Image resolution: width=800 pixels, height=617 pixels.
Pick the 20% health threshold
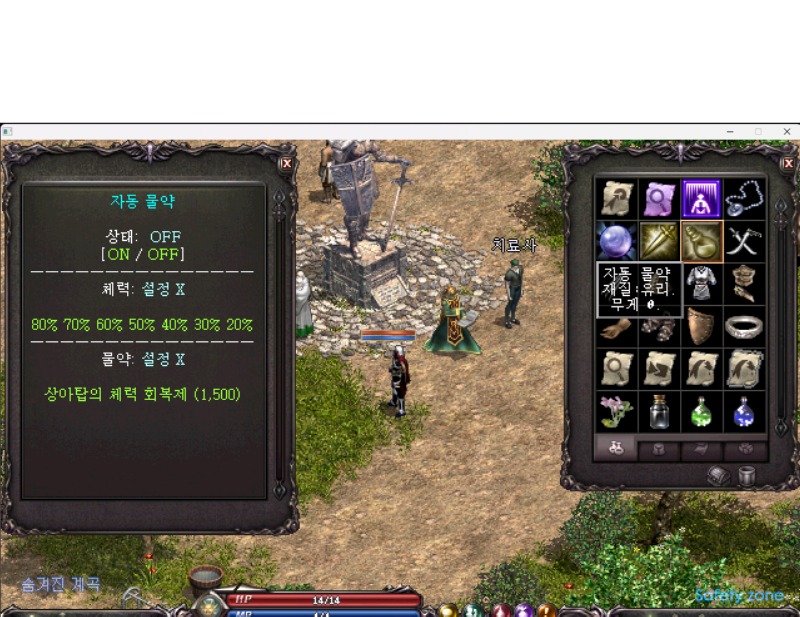click(x=239, y=325)
